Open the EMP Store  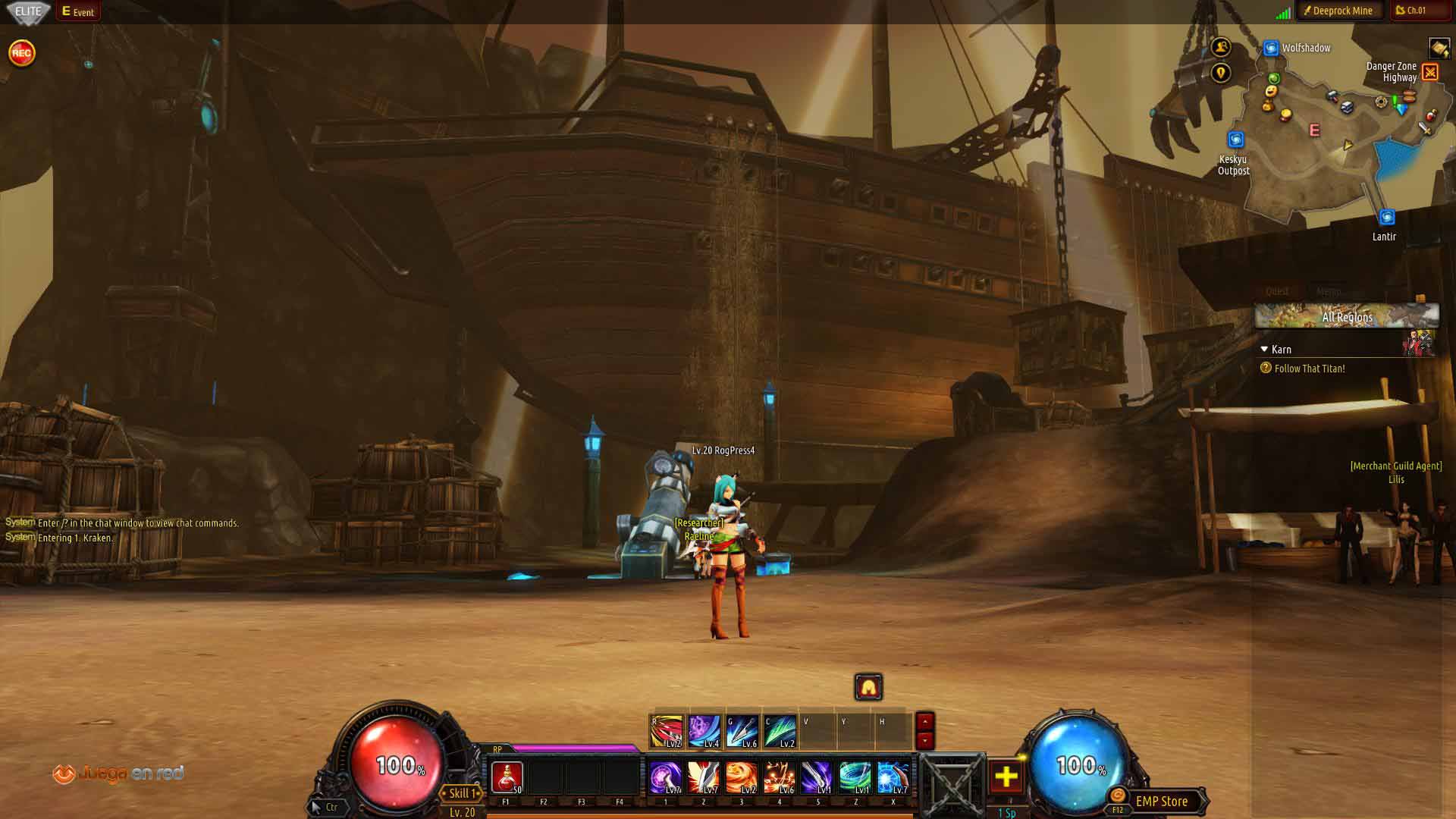coord(1160,802)
